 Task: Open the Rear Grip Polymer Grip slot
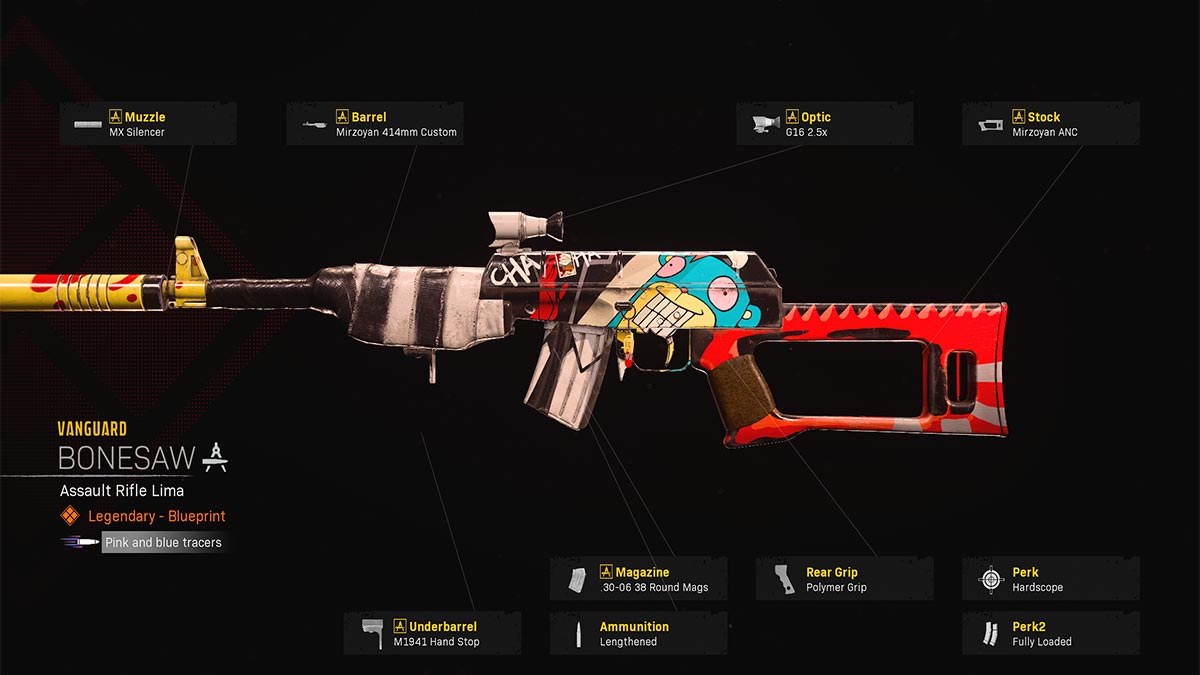click(x=844, y=579)
